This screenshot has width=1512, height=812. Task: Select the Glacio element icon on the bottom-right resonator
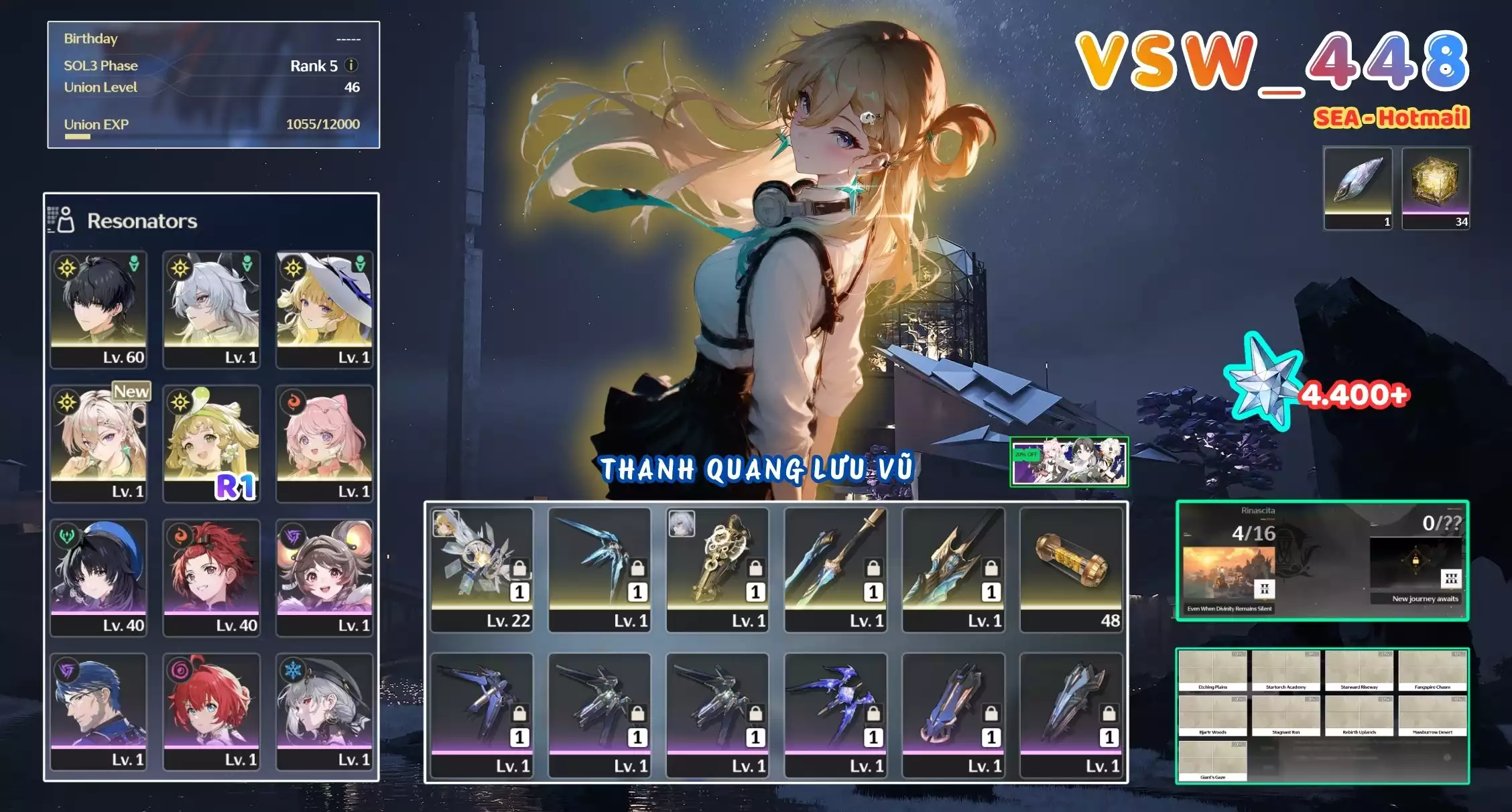pos(292,669)
